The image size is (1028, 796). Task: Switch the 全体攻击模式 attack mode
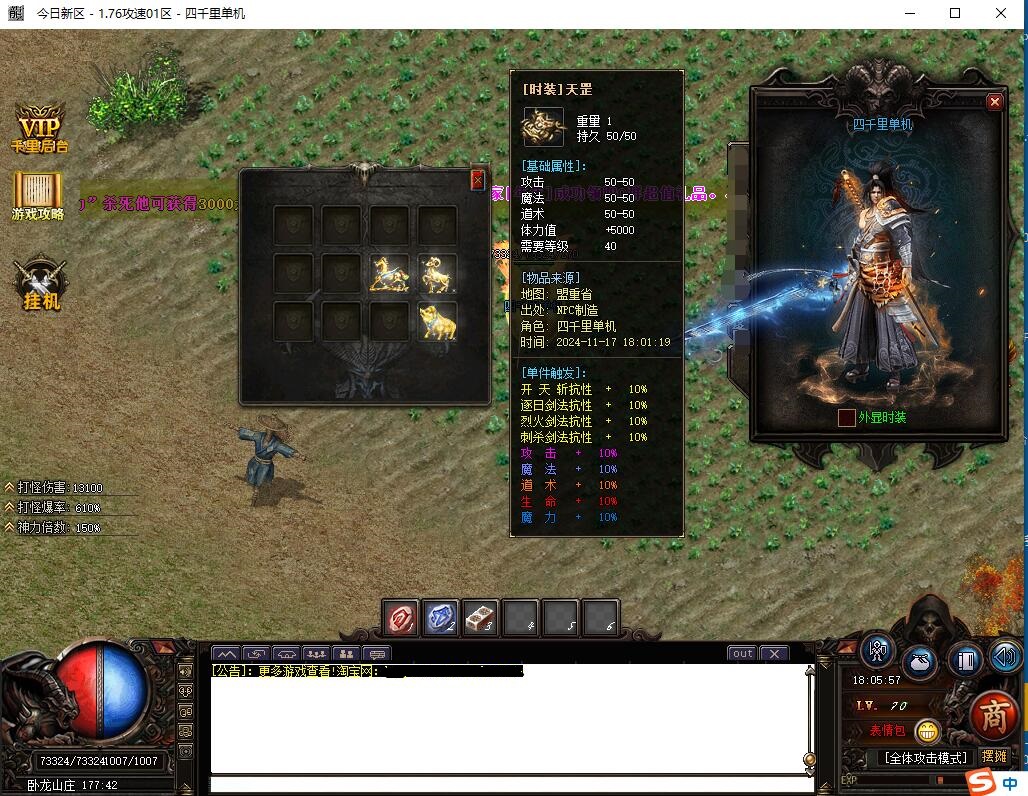coord(926,758)
